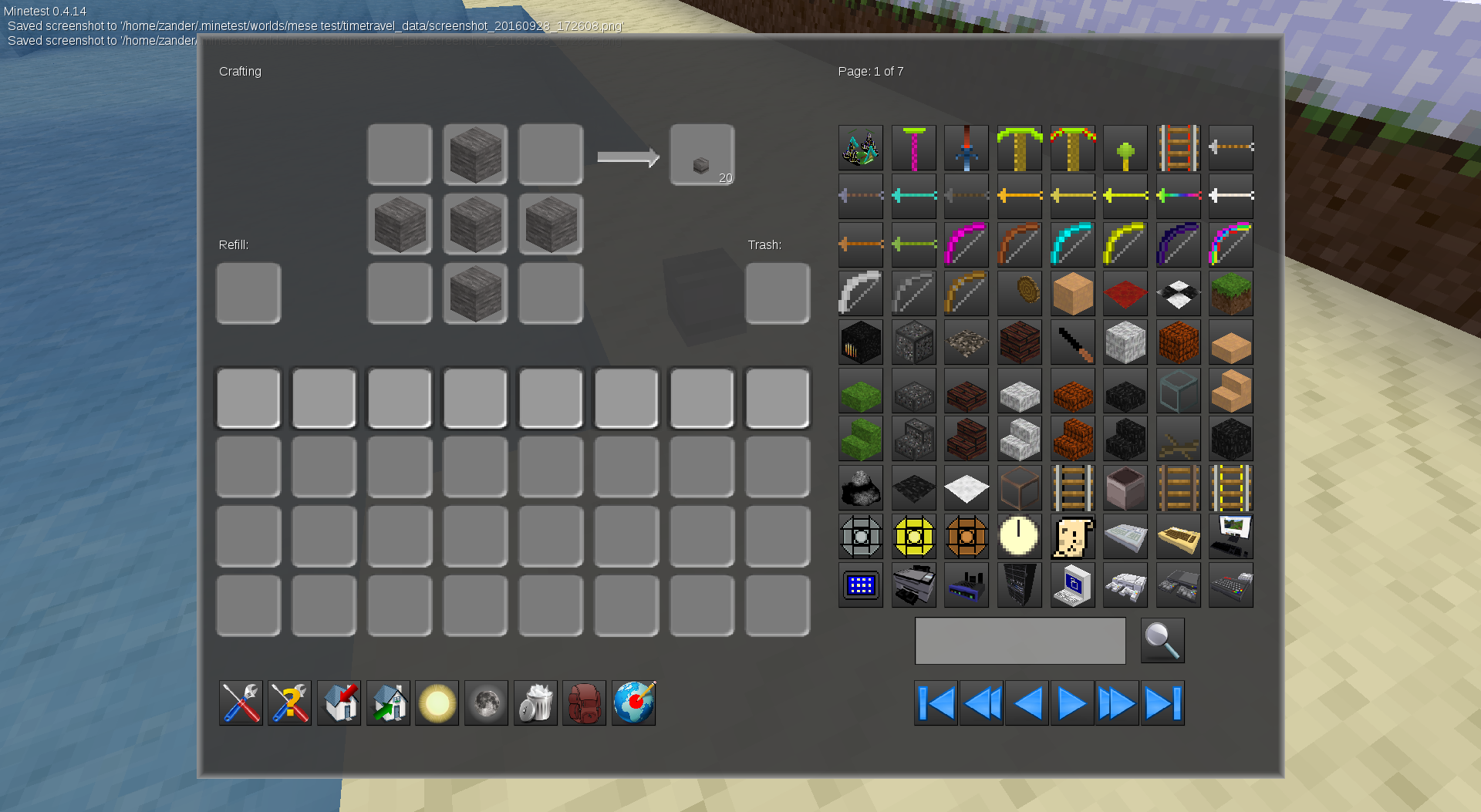
Task: Go back one item page
Action: tap(1026, 702)
